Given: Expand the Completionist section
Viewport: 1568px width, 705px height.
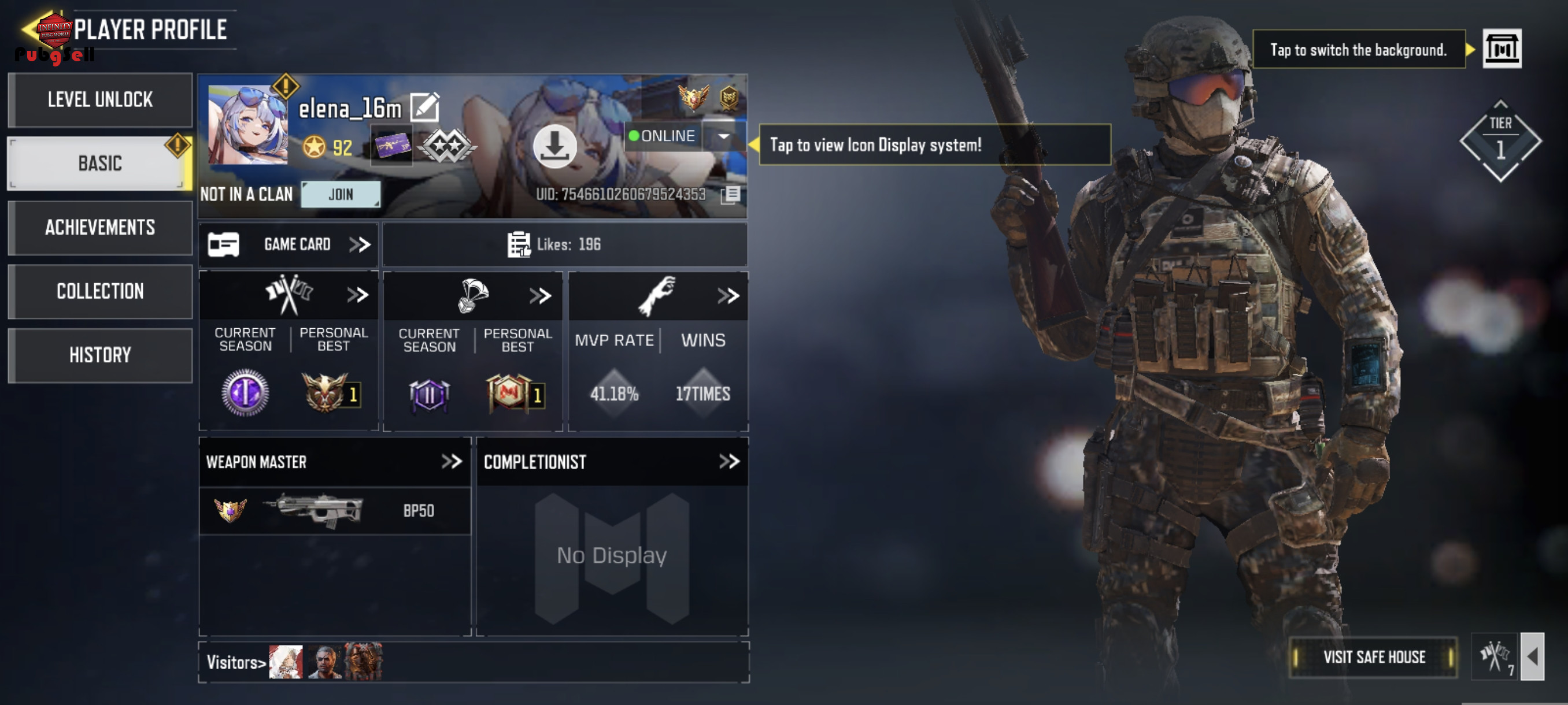Looking at the screenshot, I should pos(728,462).
